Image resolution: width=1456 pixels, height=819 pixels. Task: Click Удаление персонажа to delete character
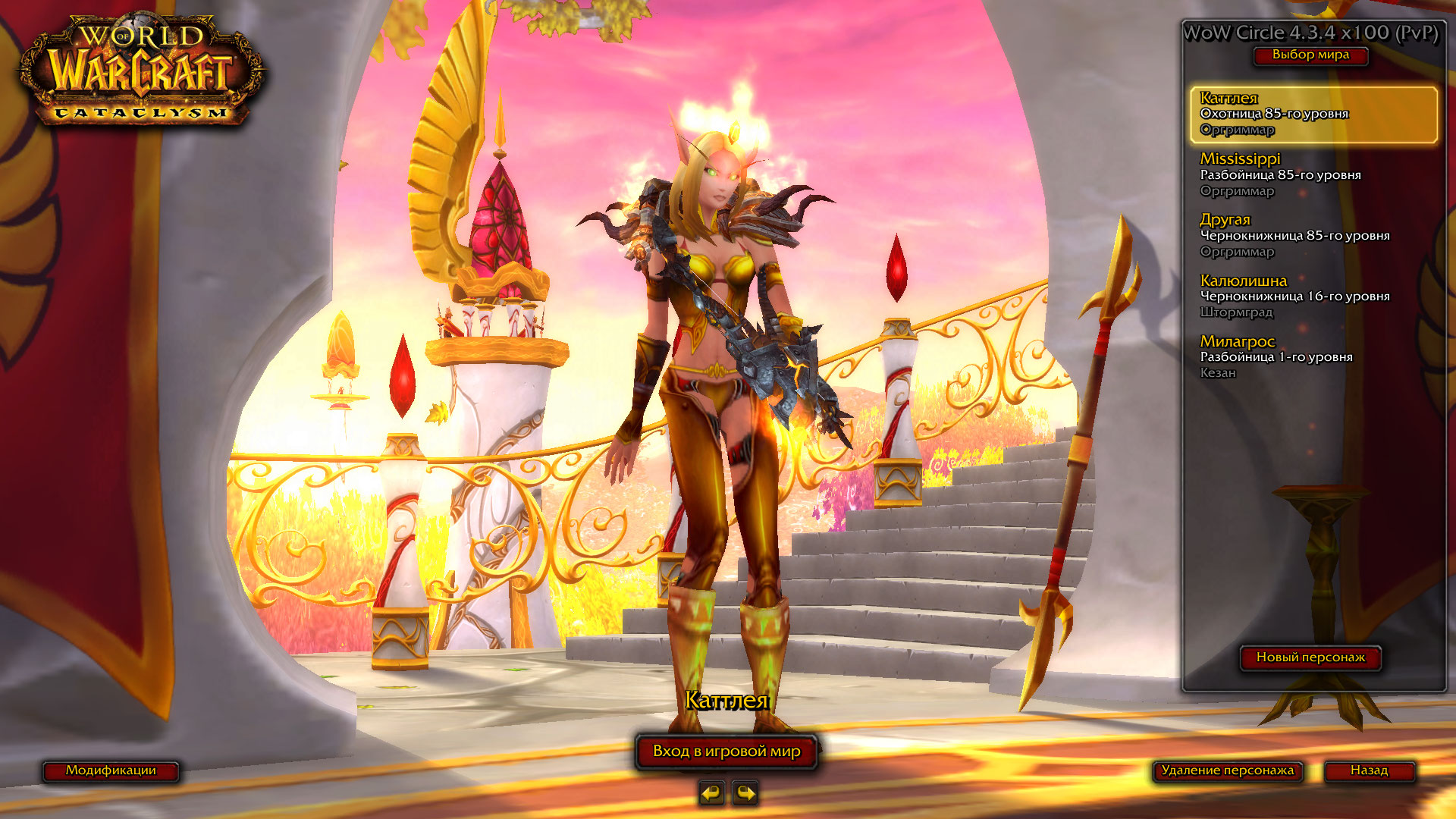[x=1227, y=770]
